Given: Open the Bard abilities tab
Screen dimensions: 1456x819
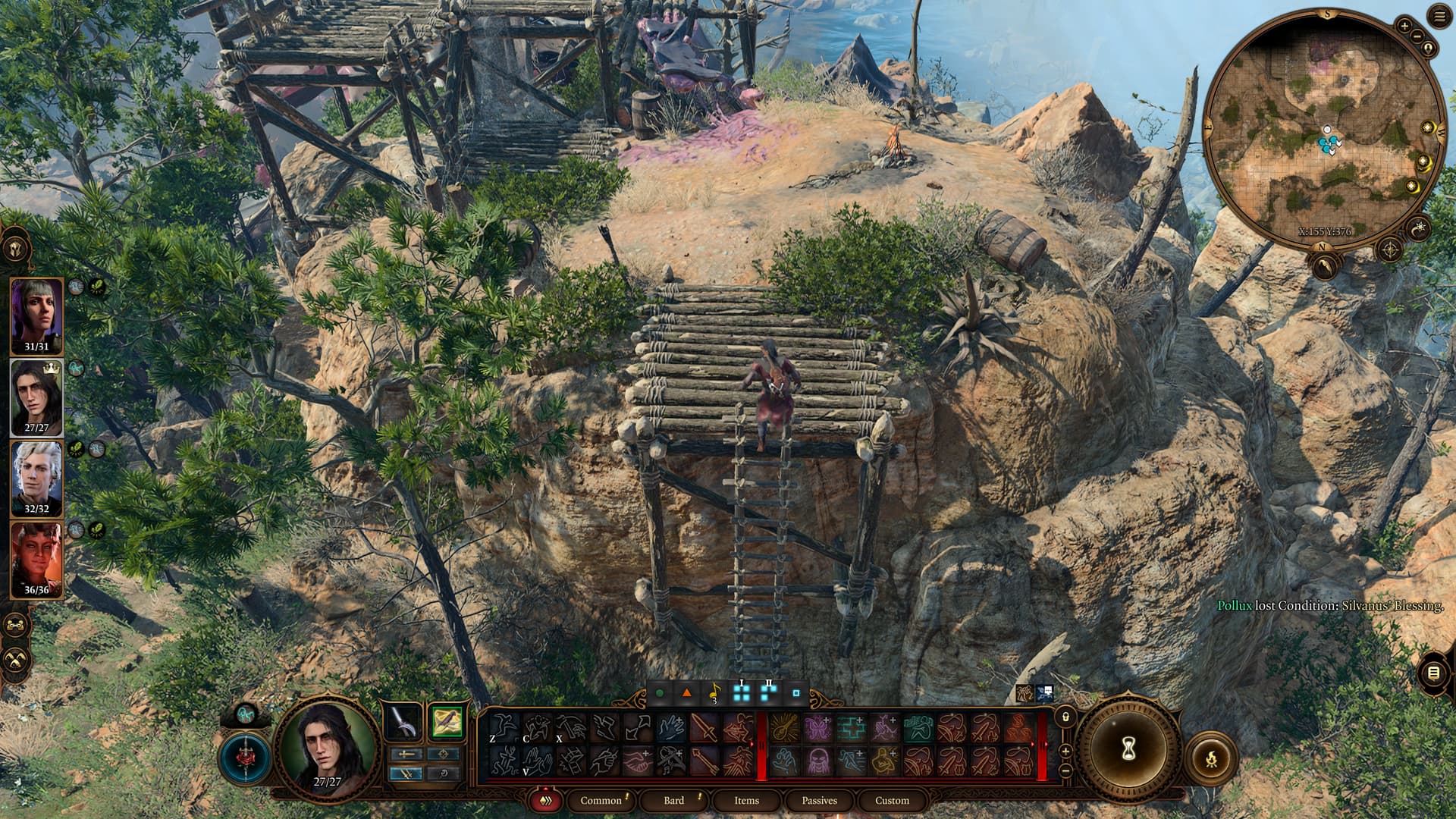Looking at the screenshot, I should point(673,800).
